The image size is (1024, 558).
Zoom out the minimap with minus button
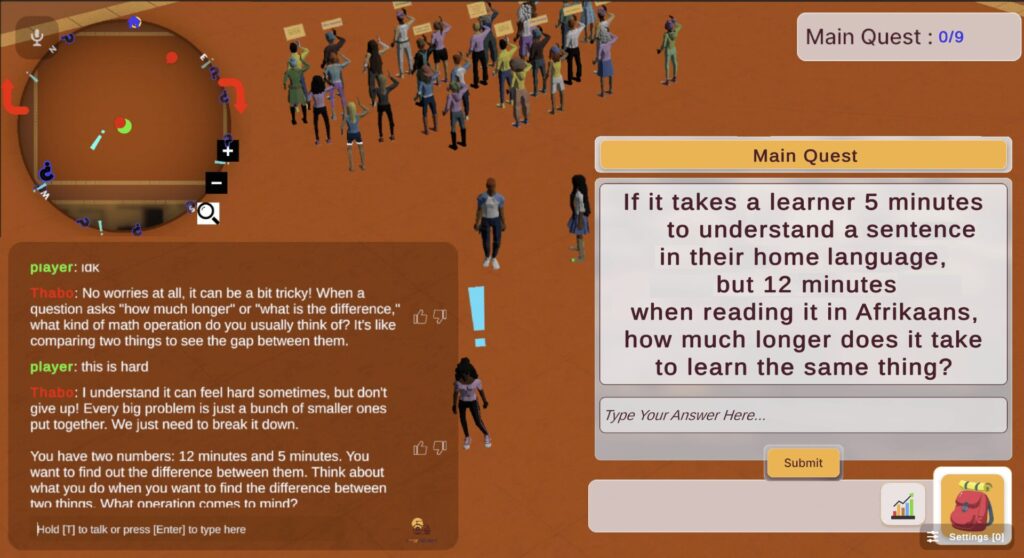click(217, 183)
